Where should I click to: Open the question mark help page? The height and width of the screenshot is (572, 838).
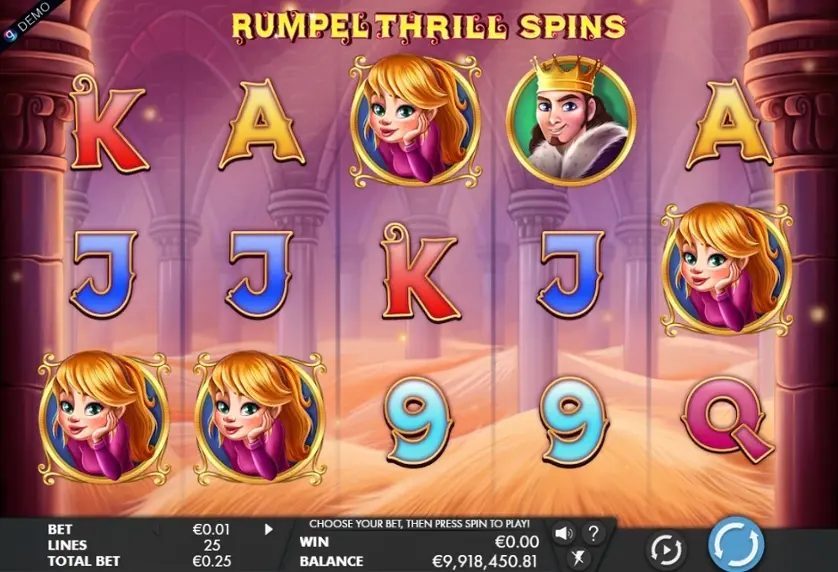pos(593,533)
